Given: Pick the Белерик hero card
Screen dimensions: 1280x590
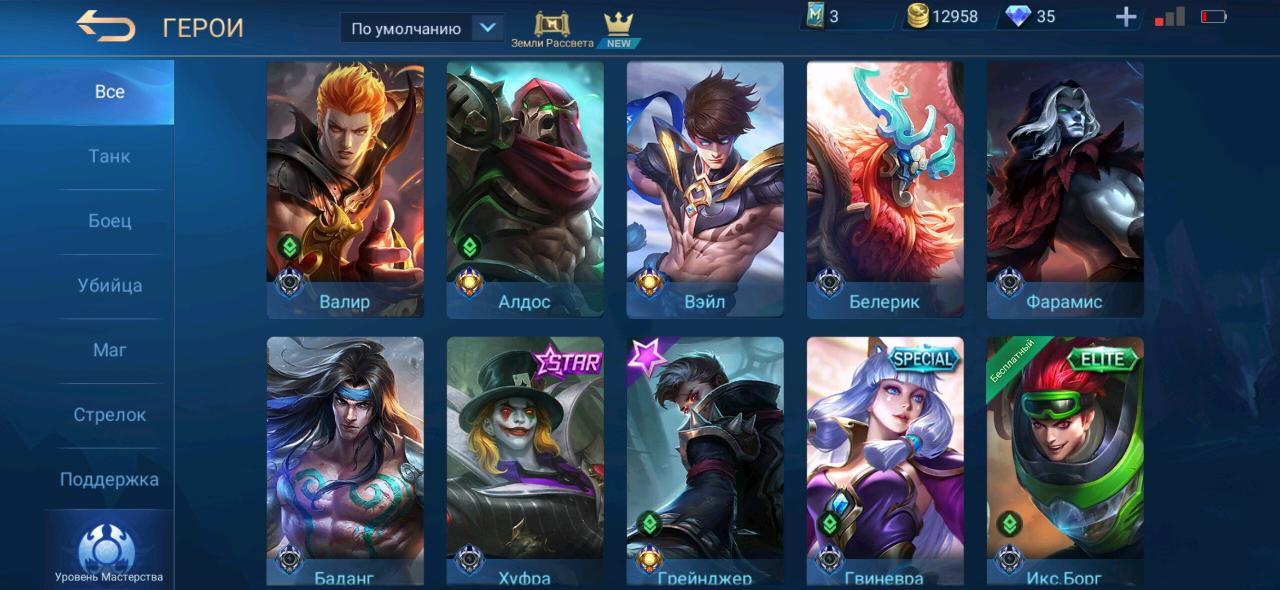Looking at the screenshot, I should [885, 190].
